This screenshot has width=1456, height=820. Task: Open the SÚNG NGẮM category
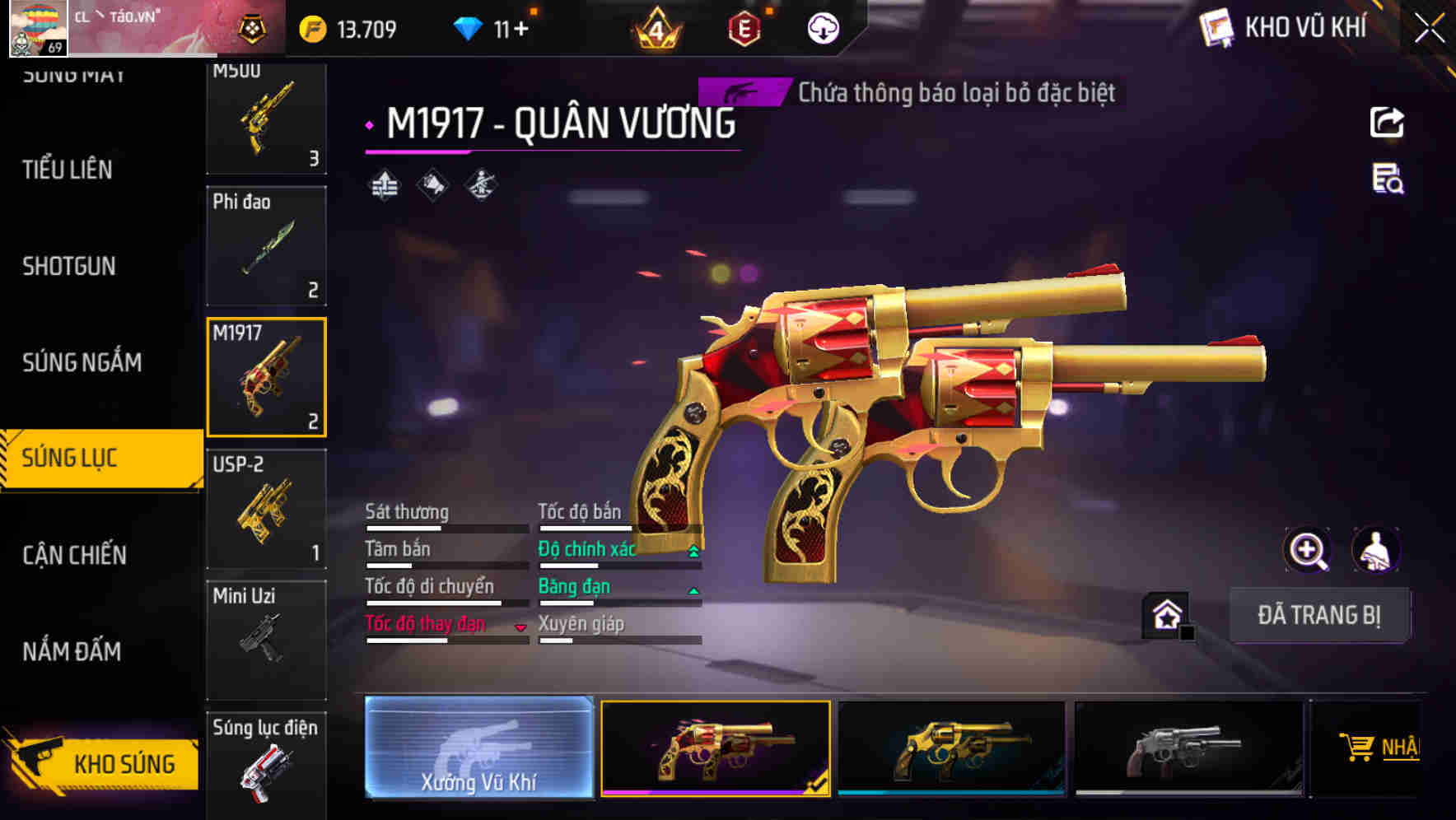(79, 361)
